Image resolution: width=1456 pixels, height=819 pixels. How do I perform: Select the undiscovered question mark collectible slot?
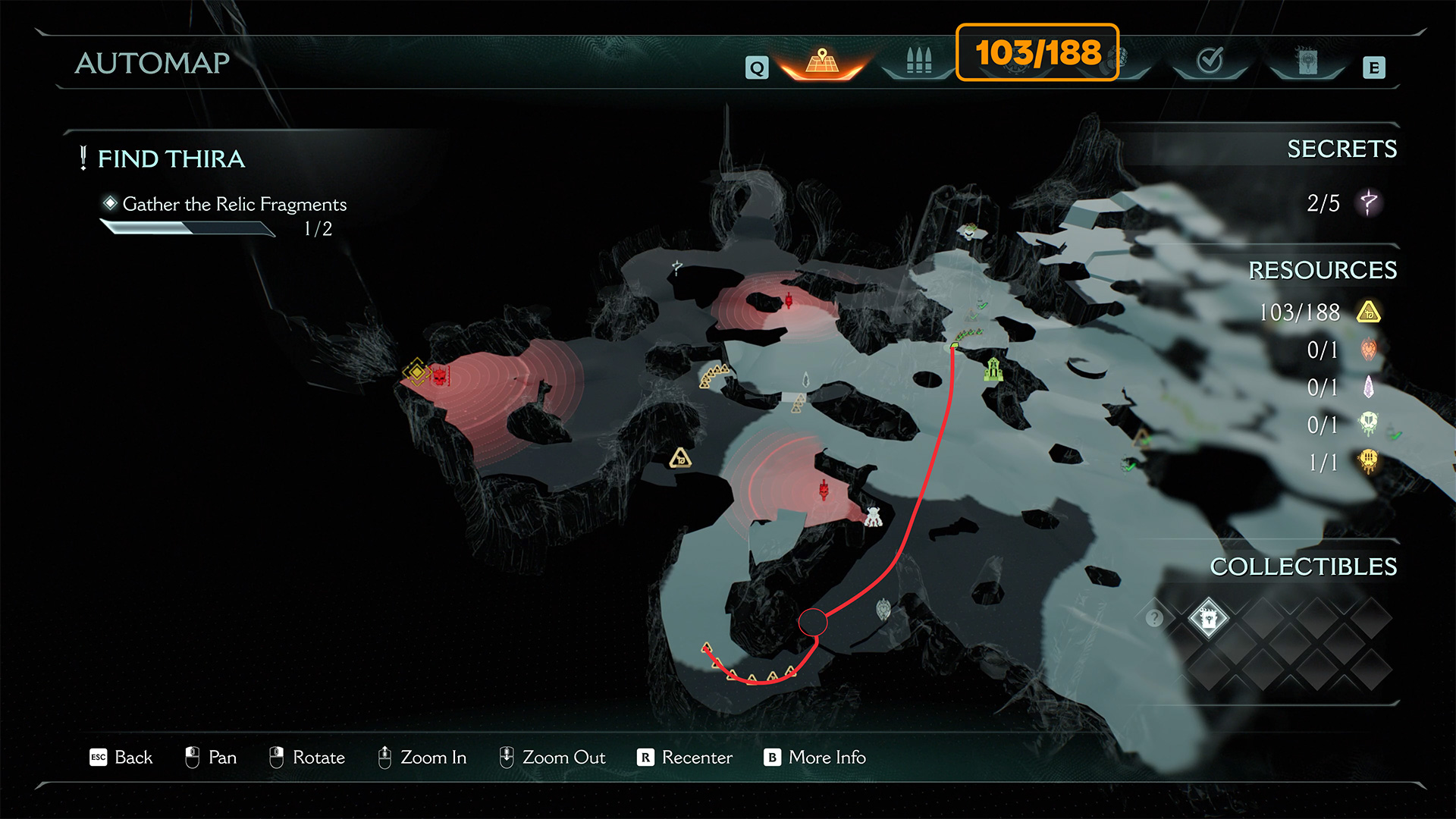(1154, 619)
